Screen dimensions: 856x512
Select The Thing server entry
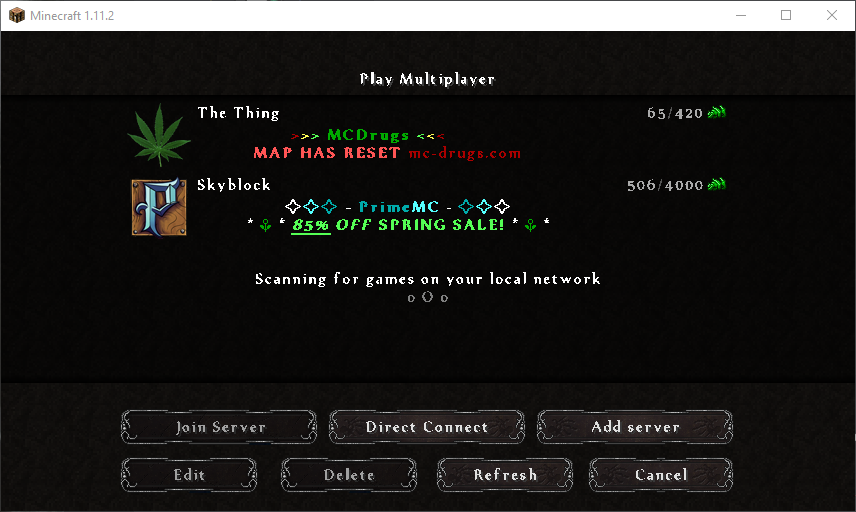coord(420,134)
